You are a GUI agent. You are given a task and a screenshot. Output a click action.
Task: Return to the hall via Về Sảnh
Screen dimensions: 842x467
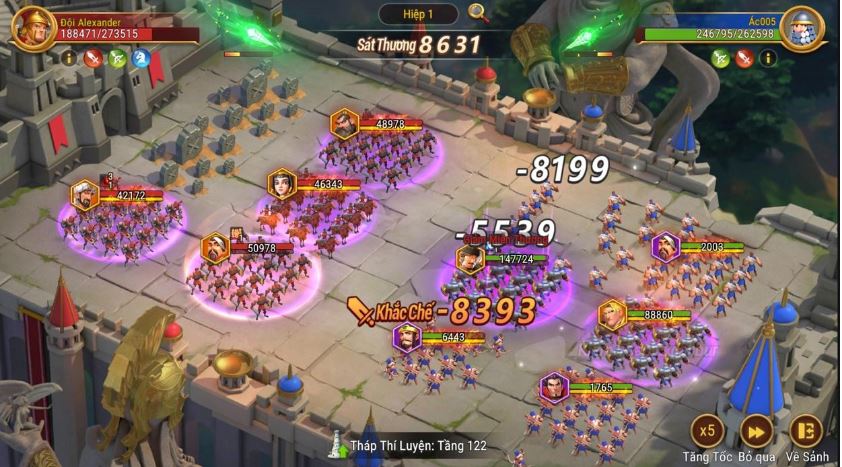coord(805,431)
